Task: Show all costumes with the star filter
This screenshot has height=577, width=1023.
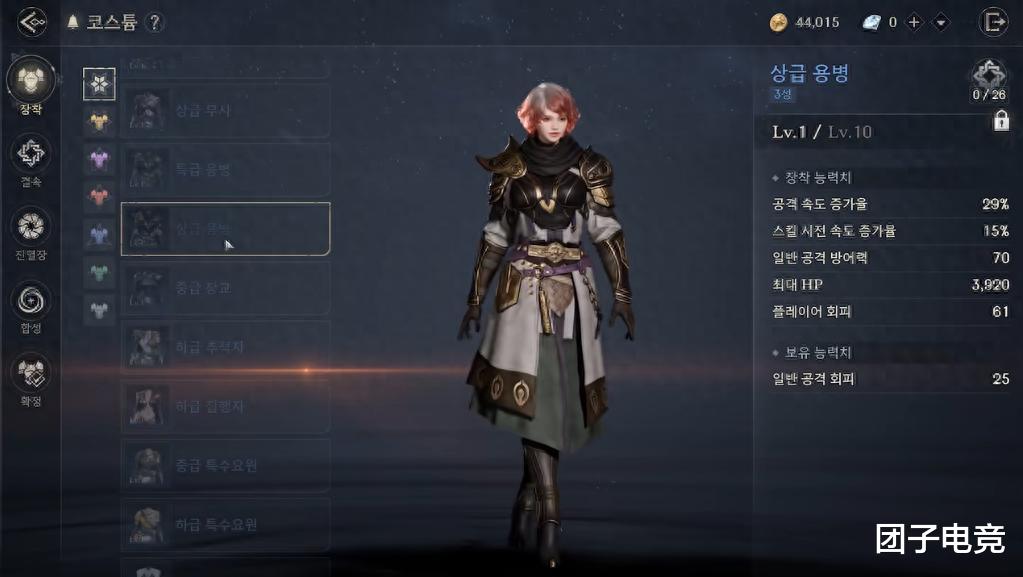Action: (x=99, y=84)
